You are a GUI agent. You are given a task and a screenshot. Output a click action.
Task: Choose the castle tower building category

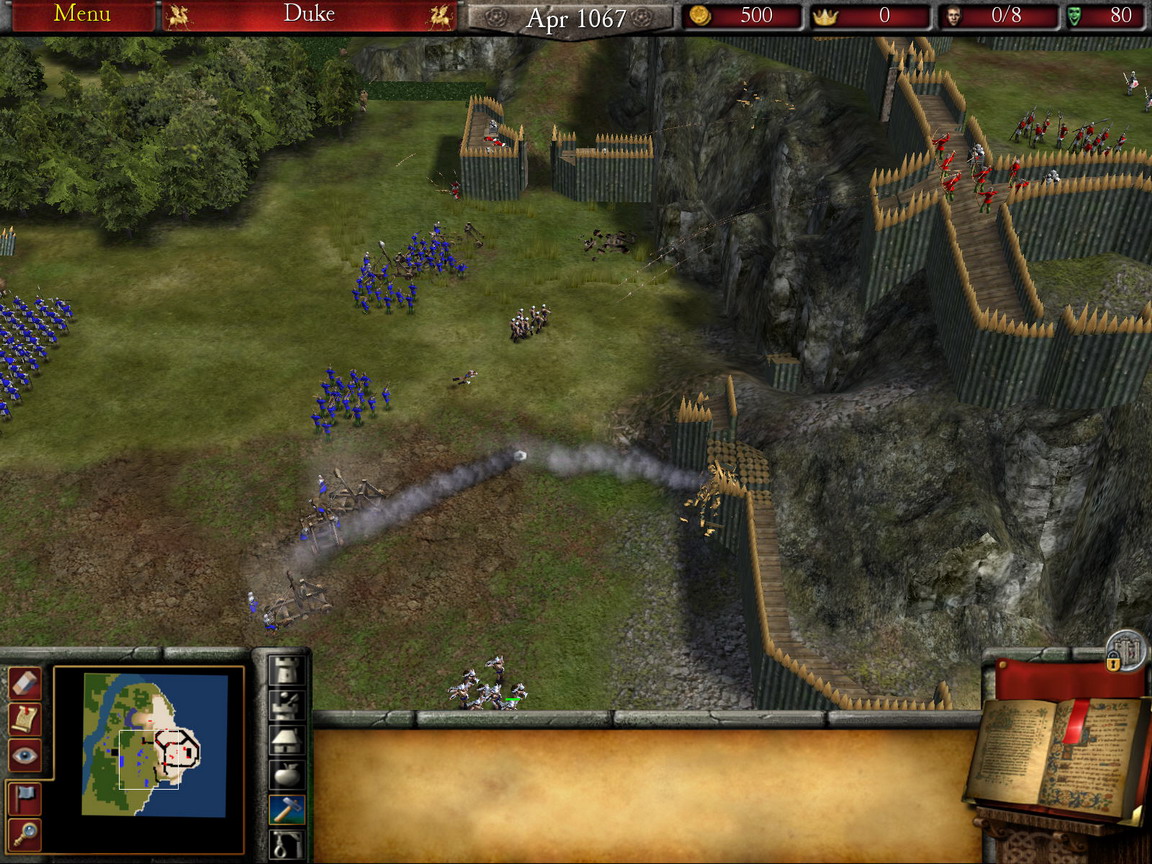pyautogui.click(x=288, y=672)
